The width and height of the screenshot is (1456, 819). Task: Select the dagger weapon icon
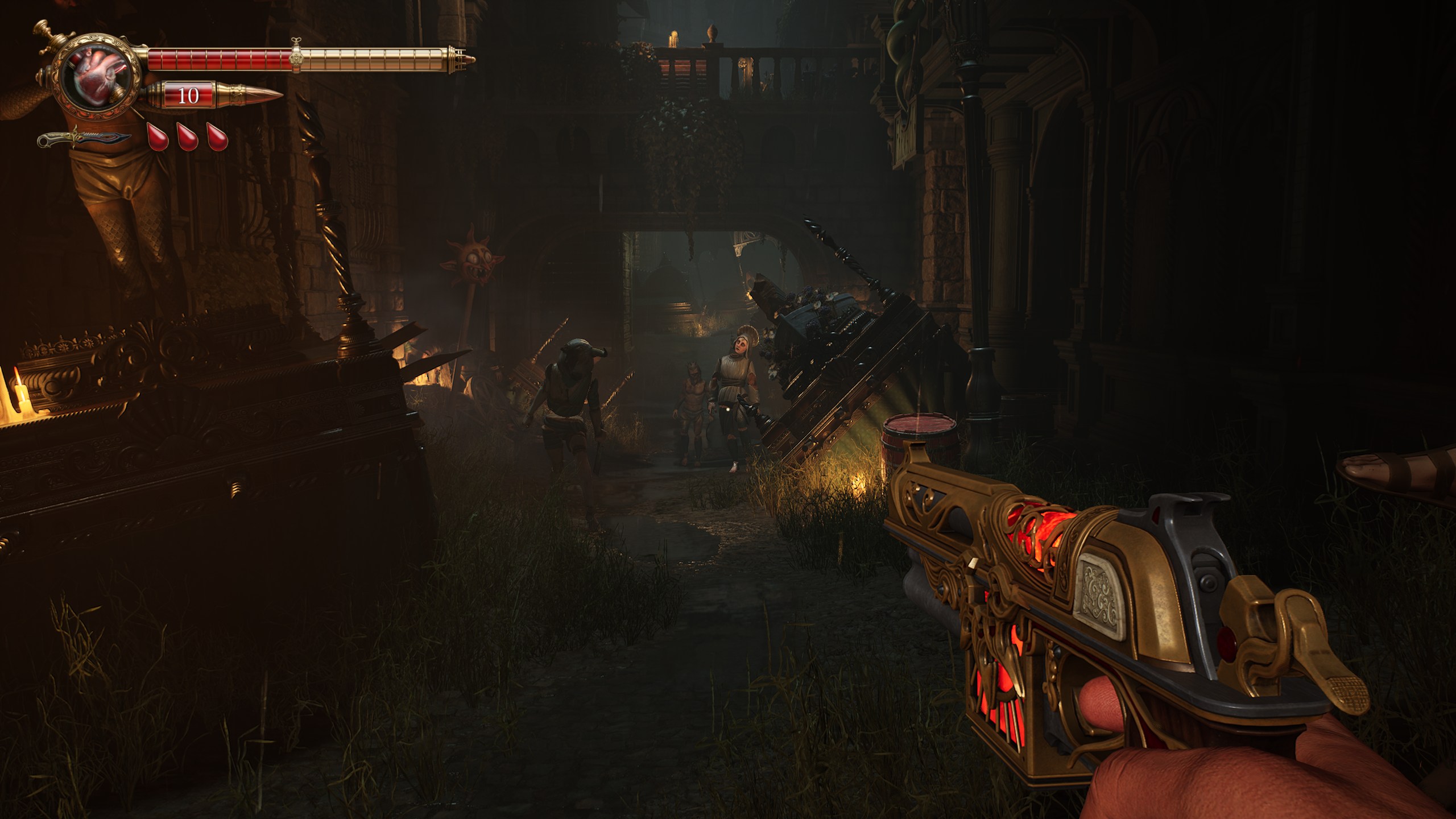[x=84, y=139]
